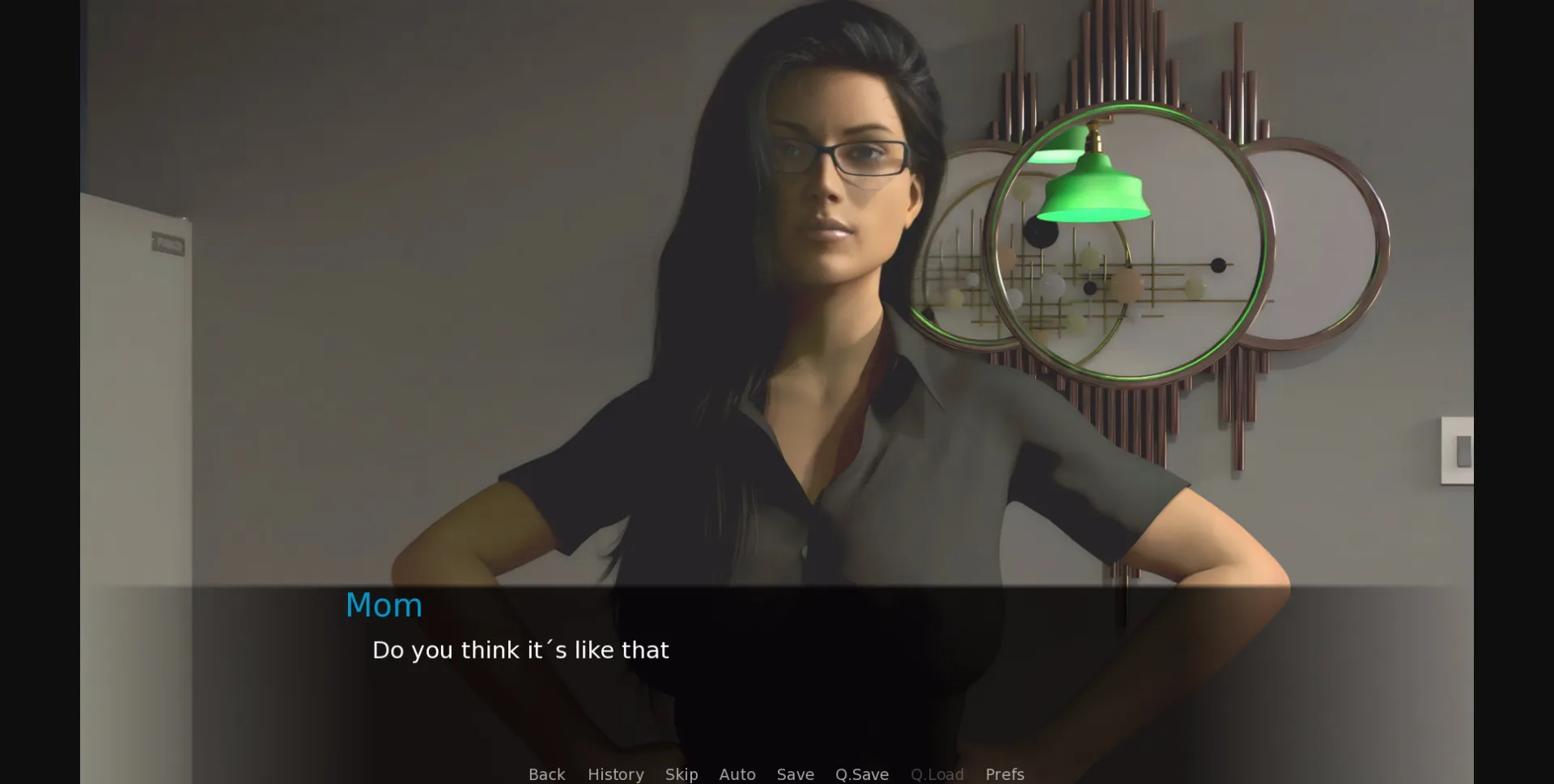Viewport: 1554px width, 784px height.
Task: Click Back to rewind the dialogue
Action: tap(547, 773)
